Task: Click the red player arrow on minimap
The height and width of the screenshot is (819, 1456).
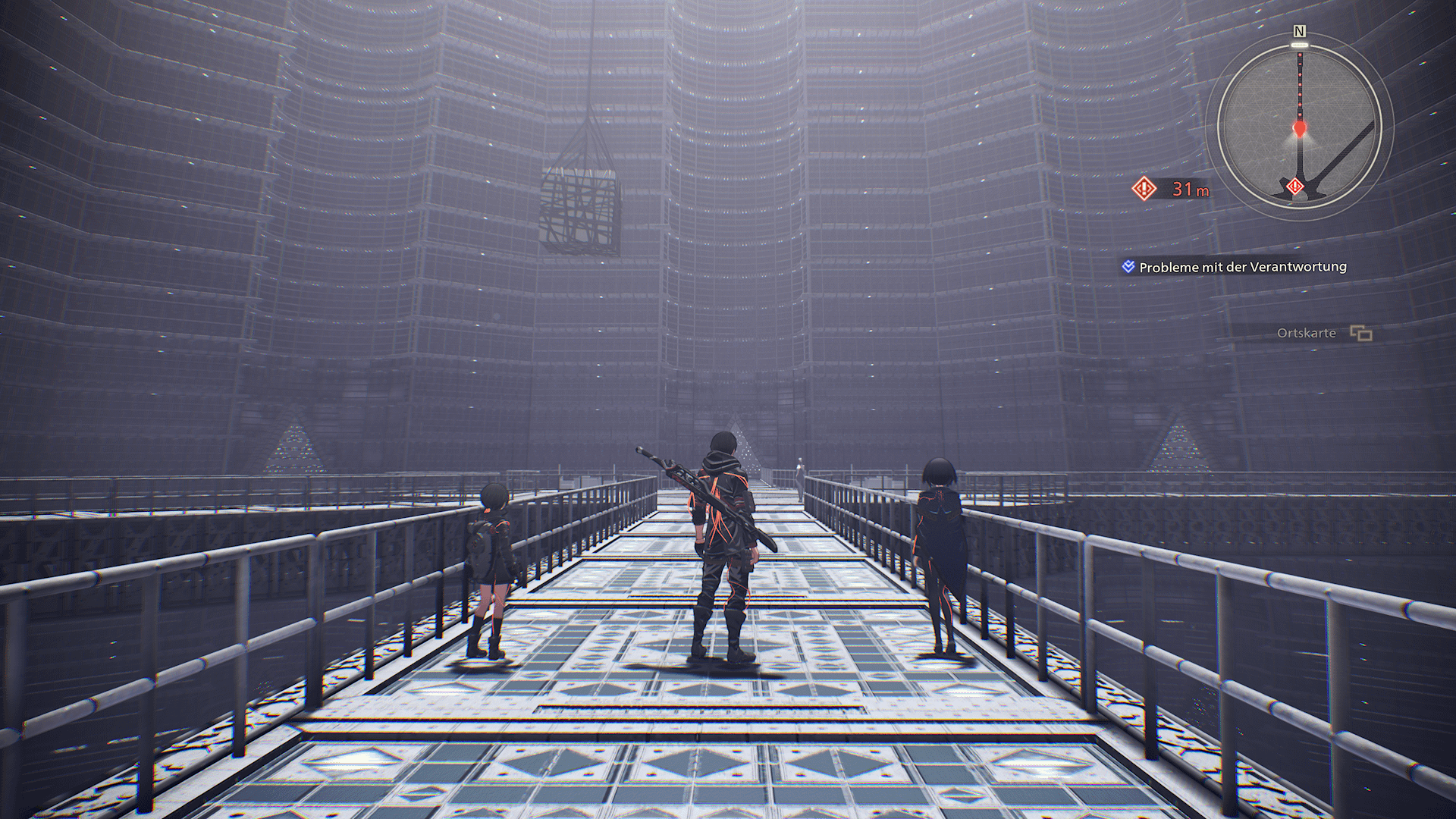Action: [x=1300, y=129]
